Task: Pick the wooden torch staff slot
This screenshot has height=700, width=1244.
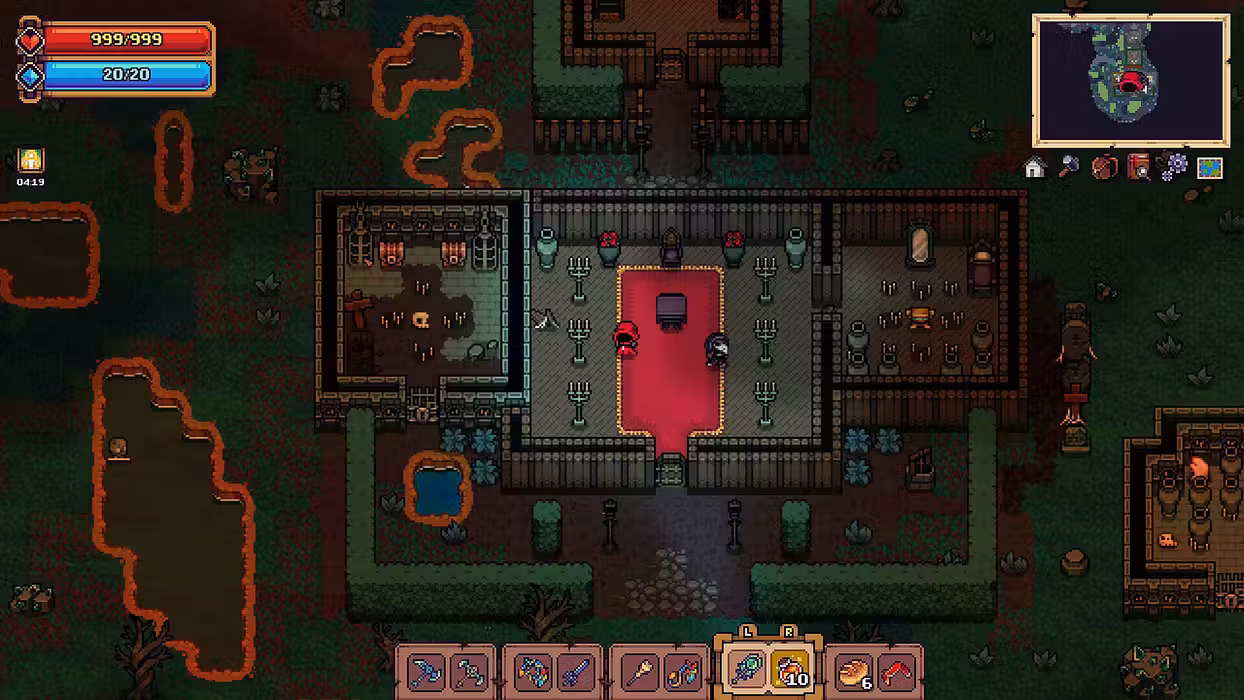Action: pos(638,671)
